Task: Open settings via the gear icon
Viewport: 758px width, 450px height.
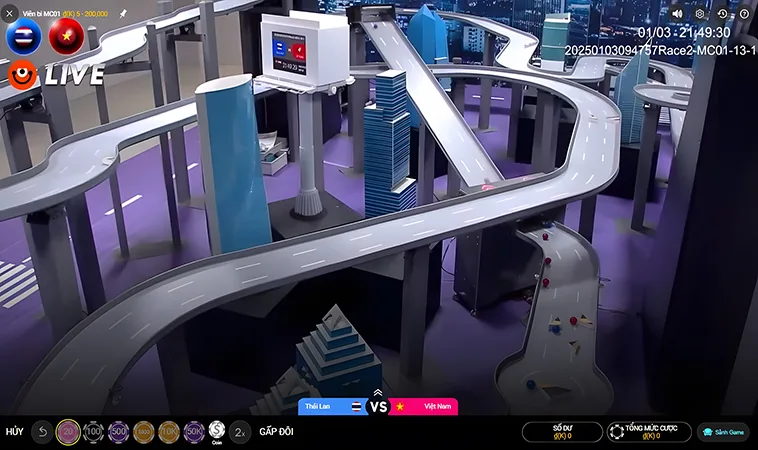Action: pyautogui.click(x=700, y=14)
